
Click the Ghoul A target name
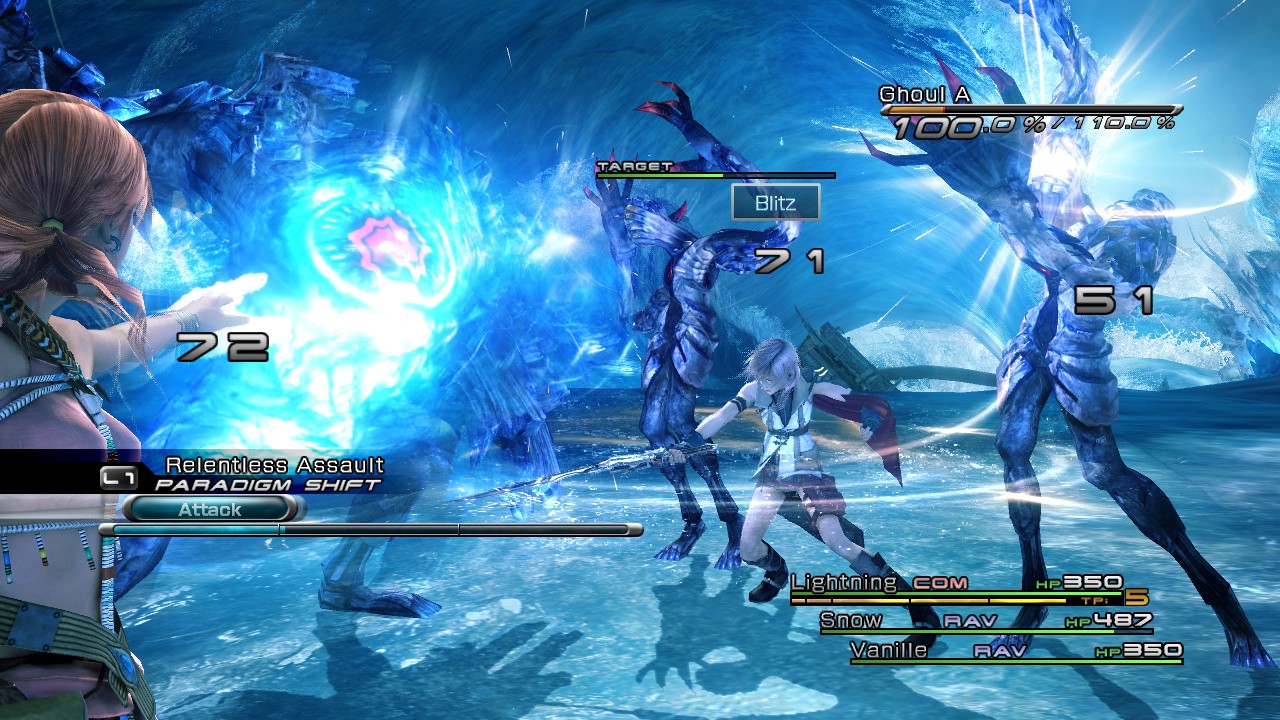coord(924,94)
